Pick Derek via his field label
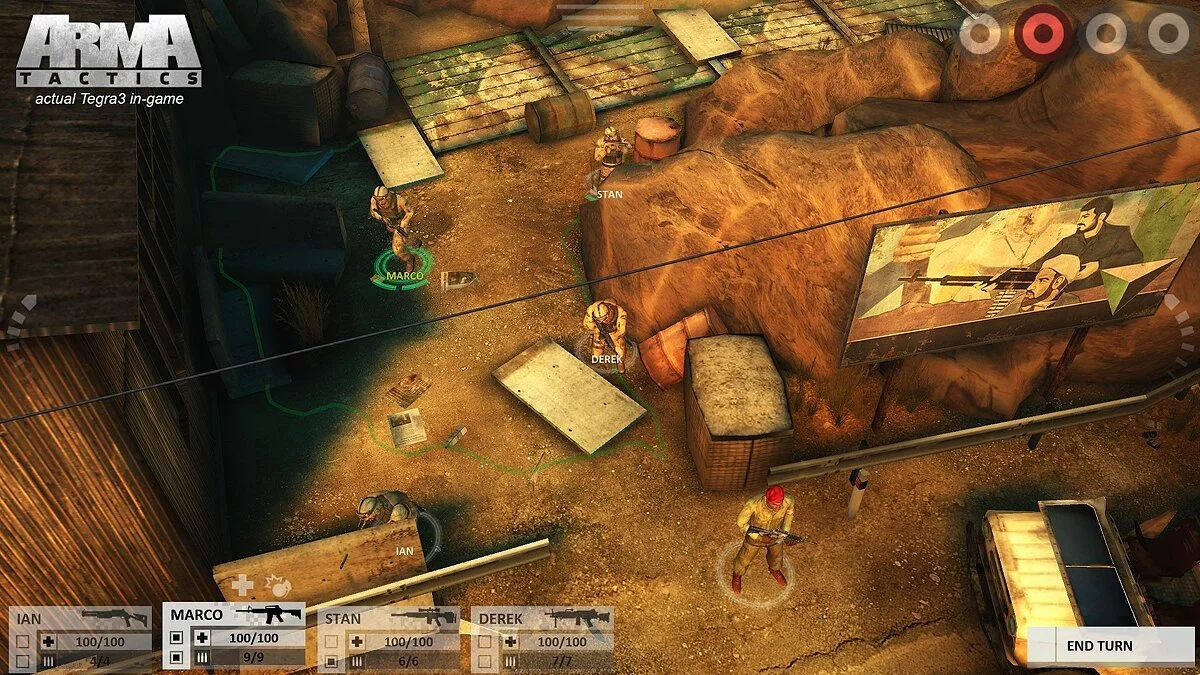Viewport: 1200px width, 675px height. pyautogui.click(x=606, y=358)
